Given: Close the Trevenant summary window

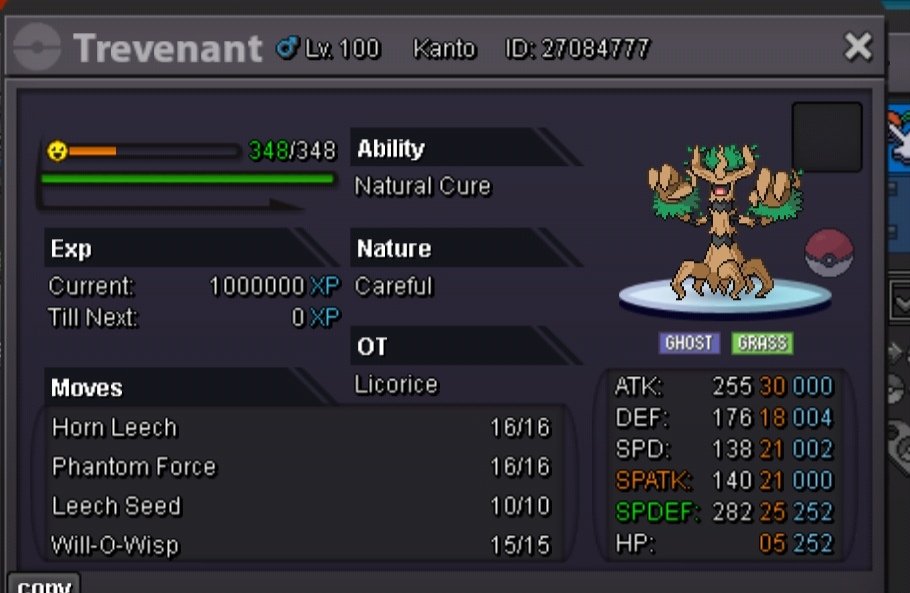Looking at the screenshot, I should click(858, 46).
